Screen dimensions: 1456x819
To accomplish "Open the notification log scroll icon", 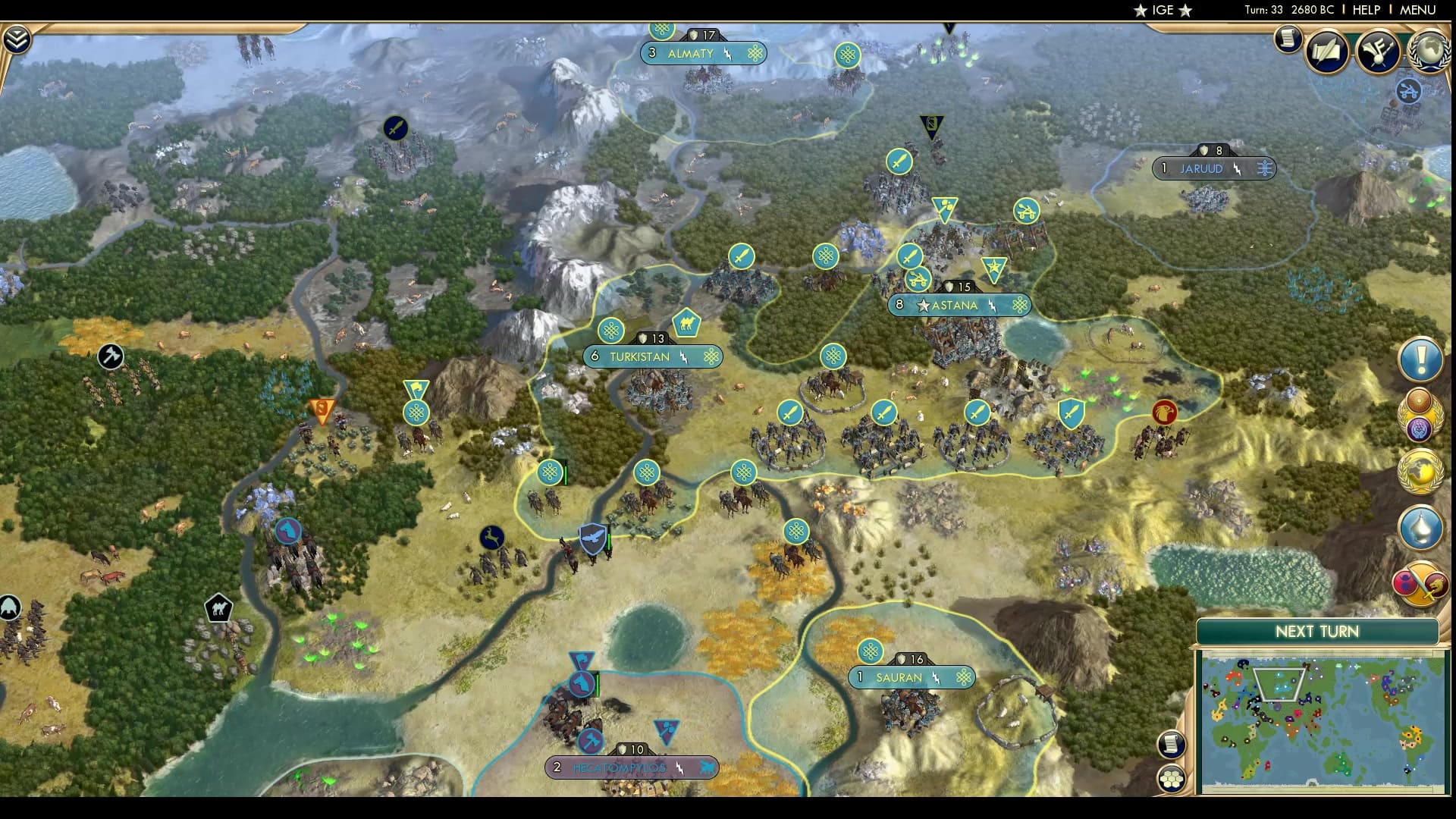I will pos(1289,39).
